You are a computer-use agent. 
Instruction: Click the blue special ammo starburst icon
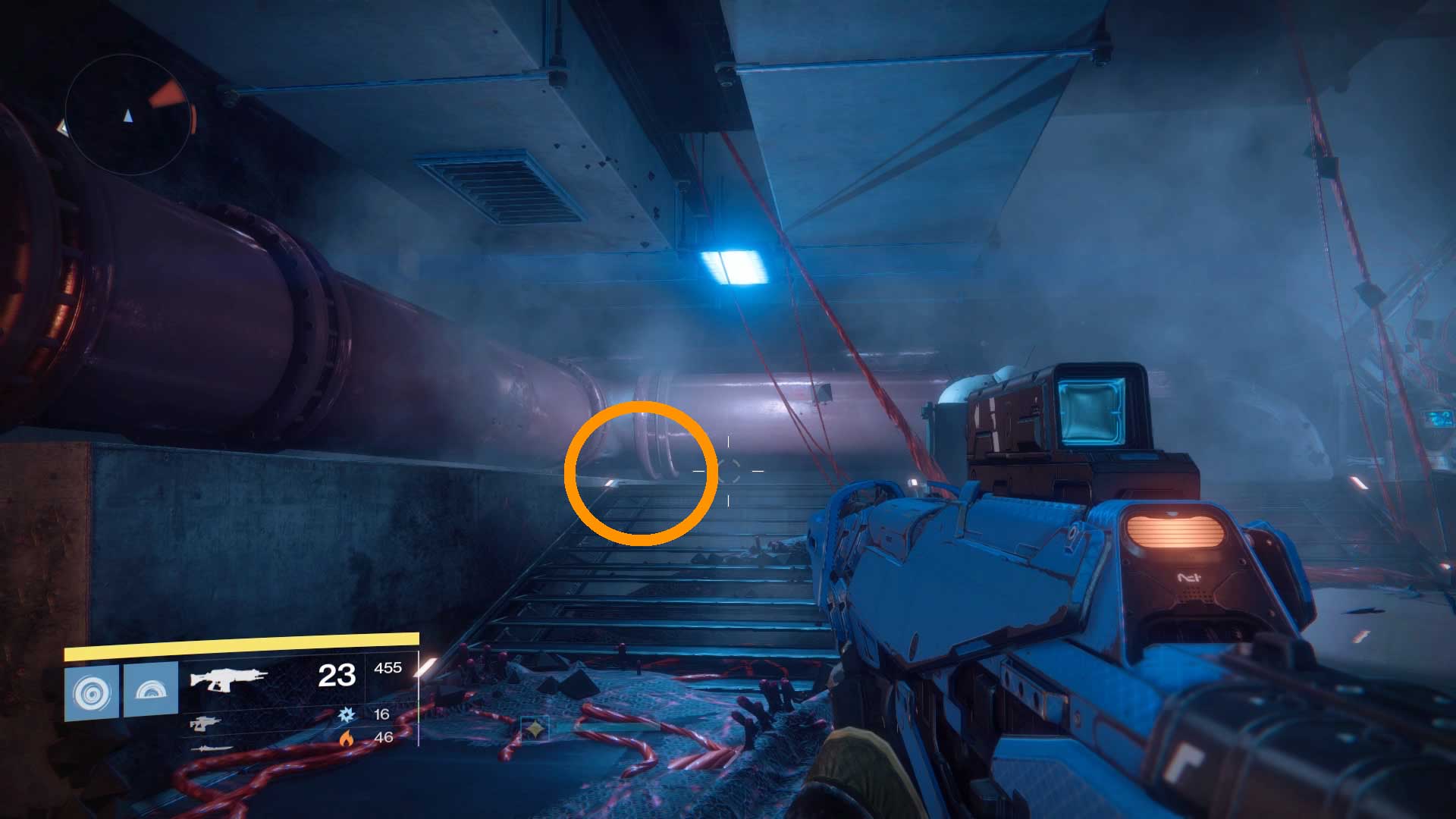pyautogui.click(x=347, y=715)
